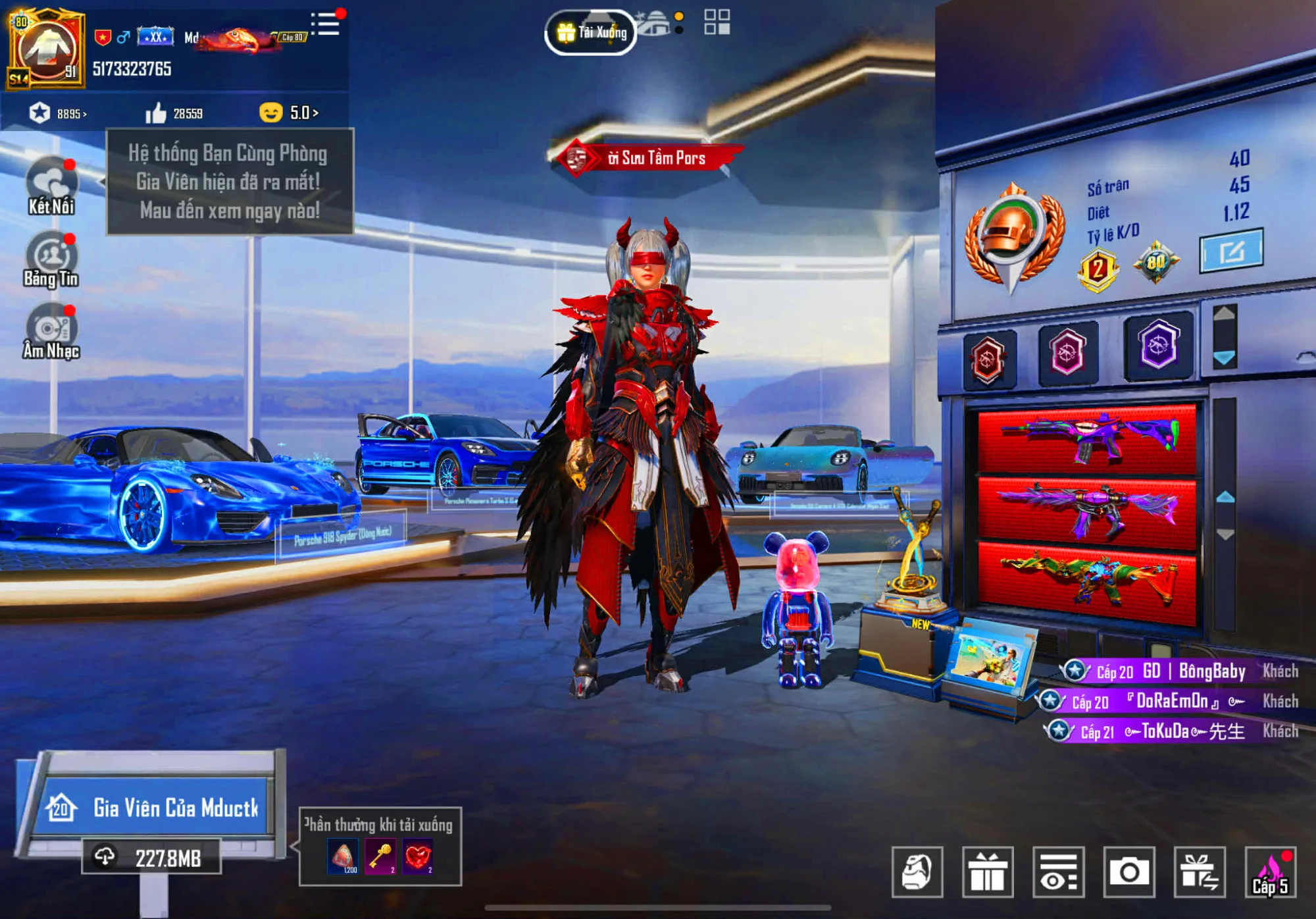
Task: Open the Cấp 5 flame level button
Action: (x=1271, y=872)
